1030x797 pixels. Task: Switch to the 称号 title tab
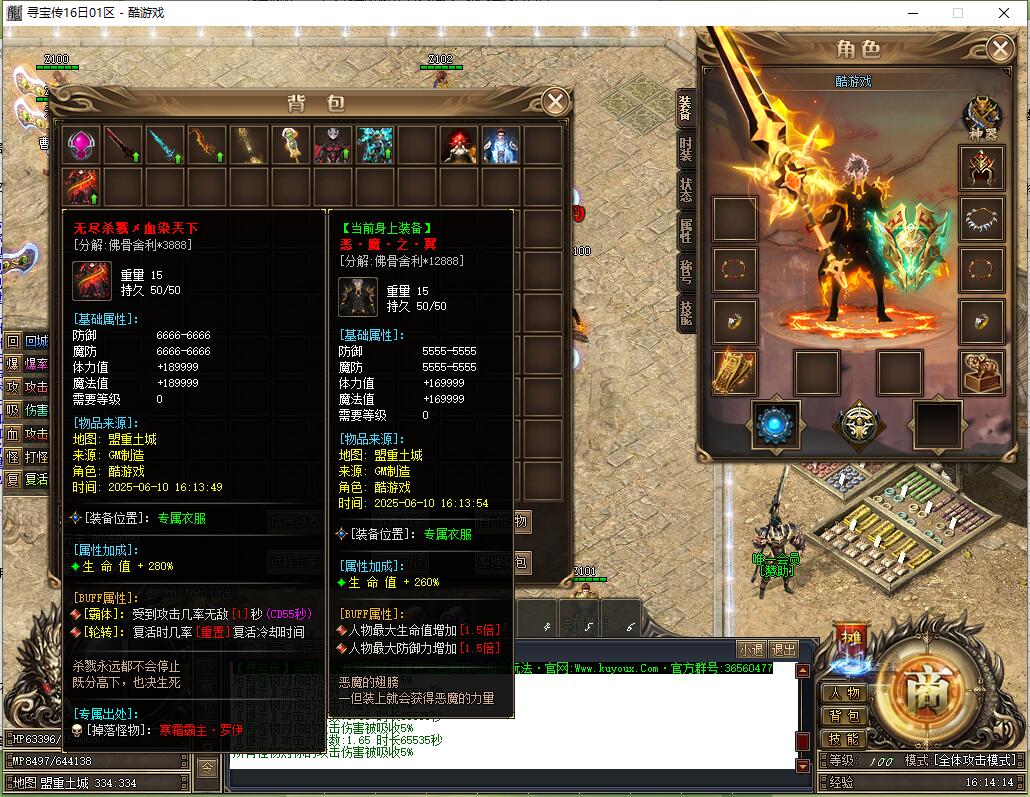point(685,272)
